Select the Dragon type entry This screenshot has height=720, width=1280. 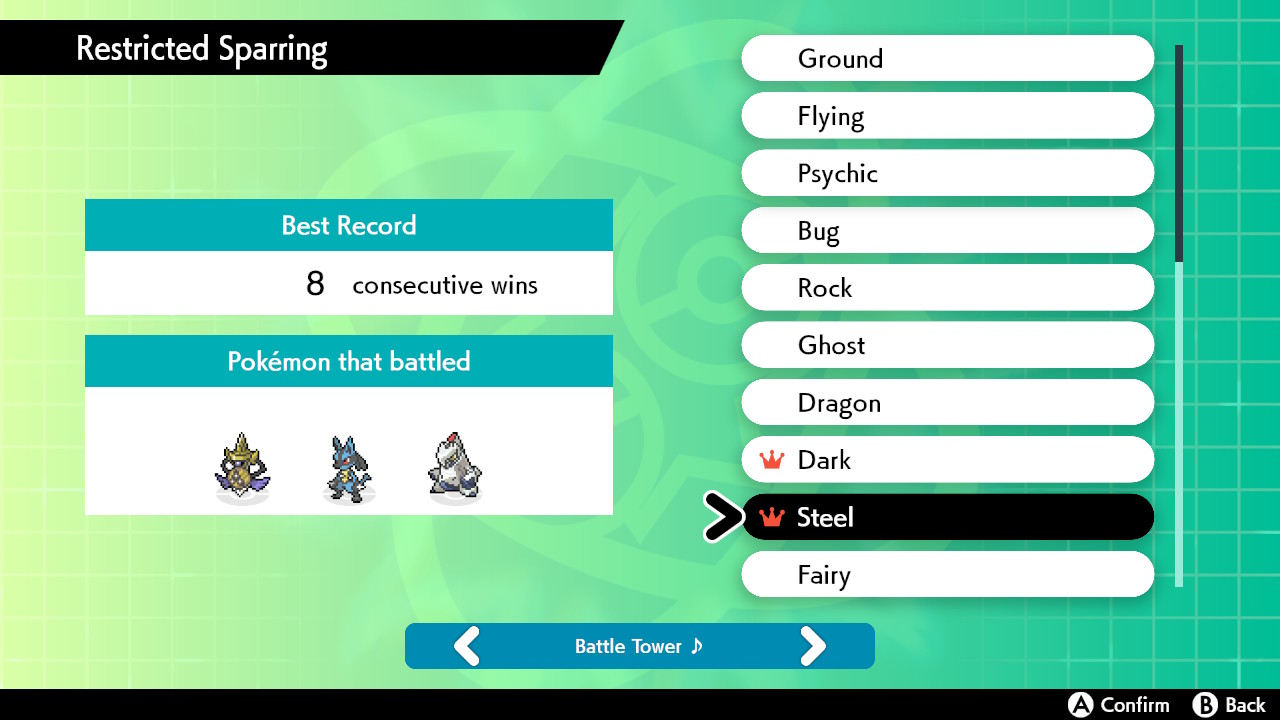click(947, 403)
